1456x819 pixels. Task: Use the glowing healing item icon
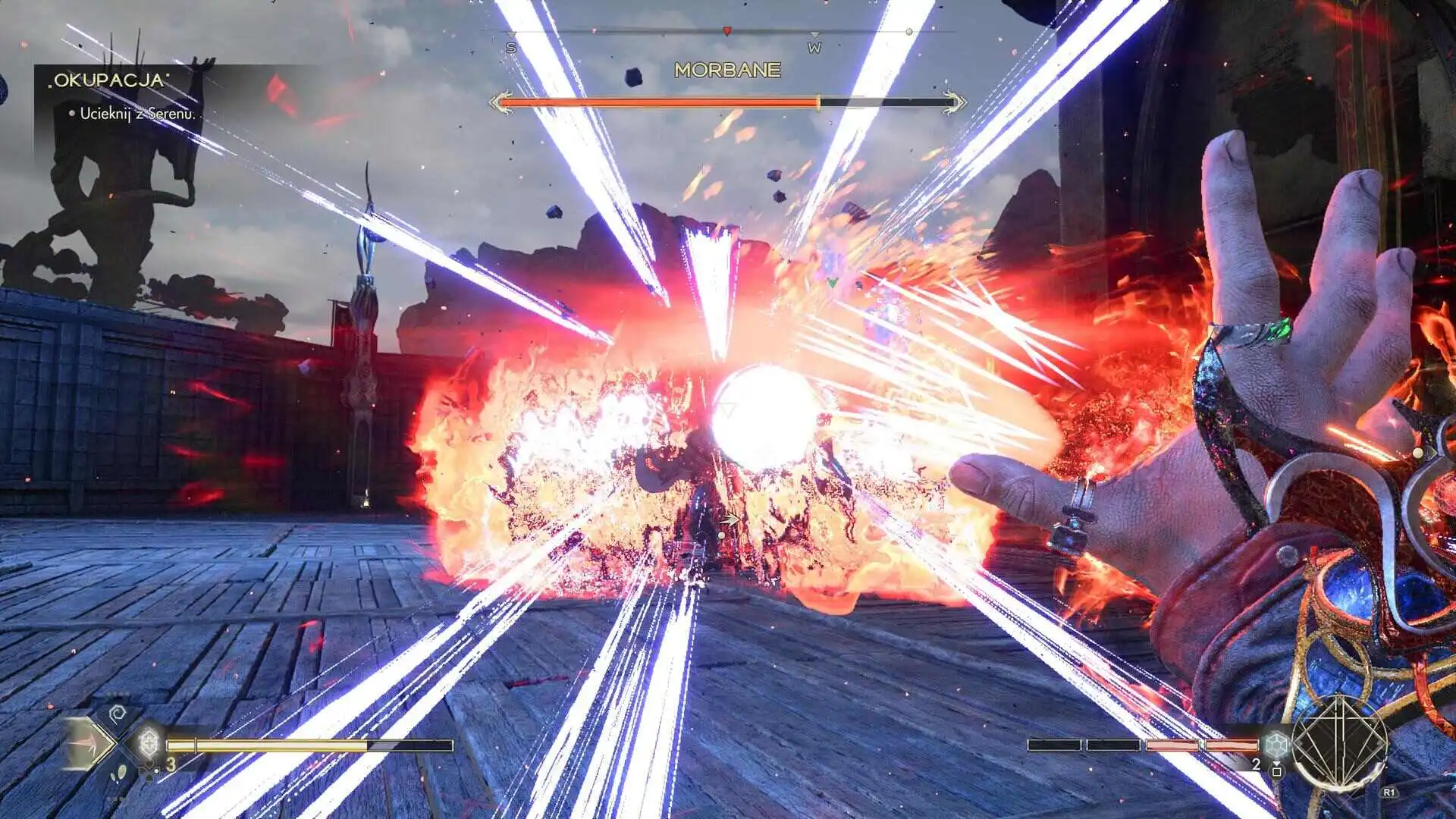[149, 743]
